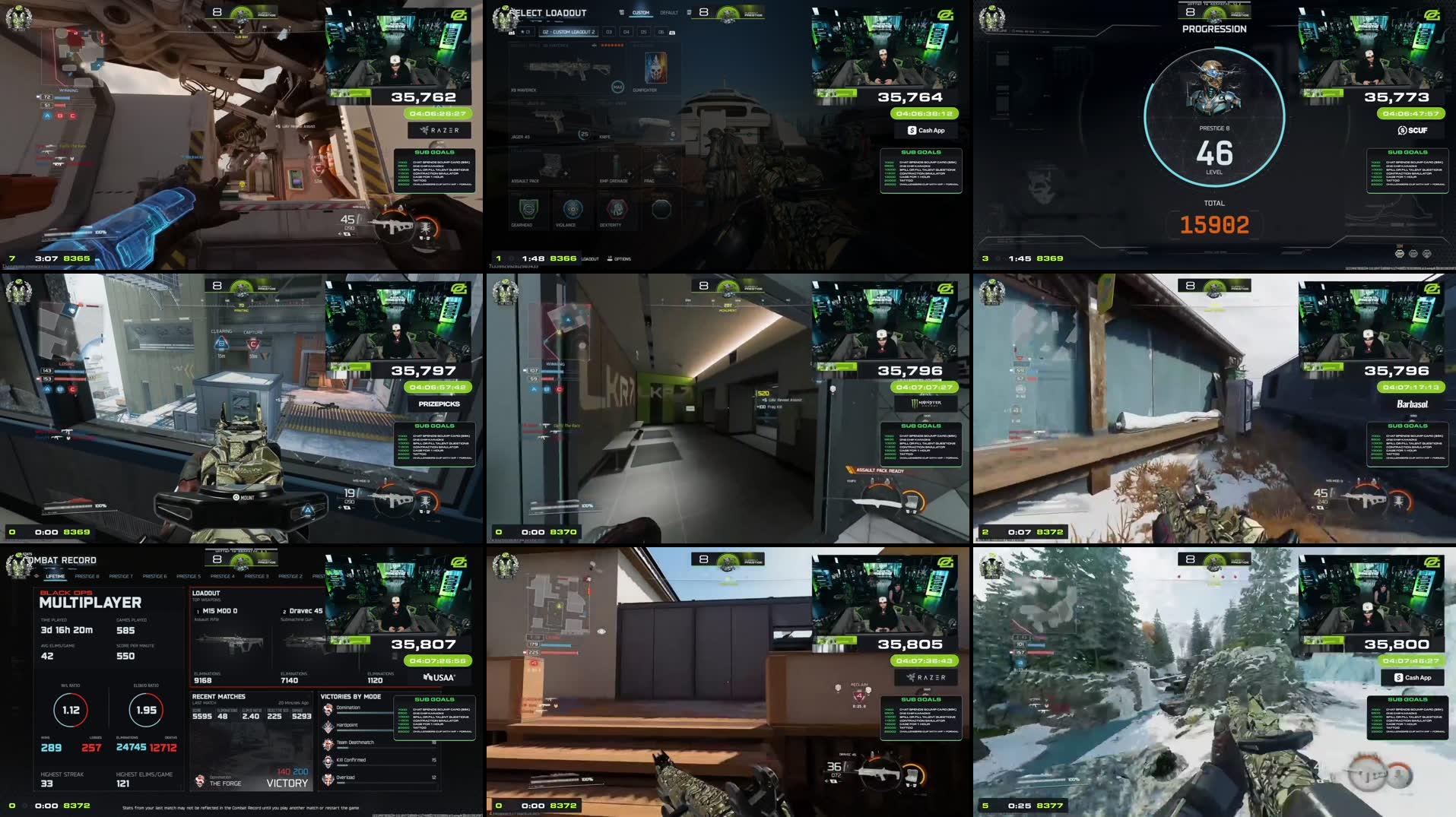Viewport: 1456px width, 817px height.
Task: Click the Overload mode icon
Action: point(328,777)
